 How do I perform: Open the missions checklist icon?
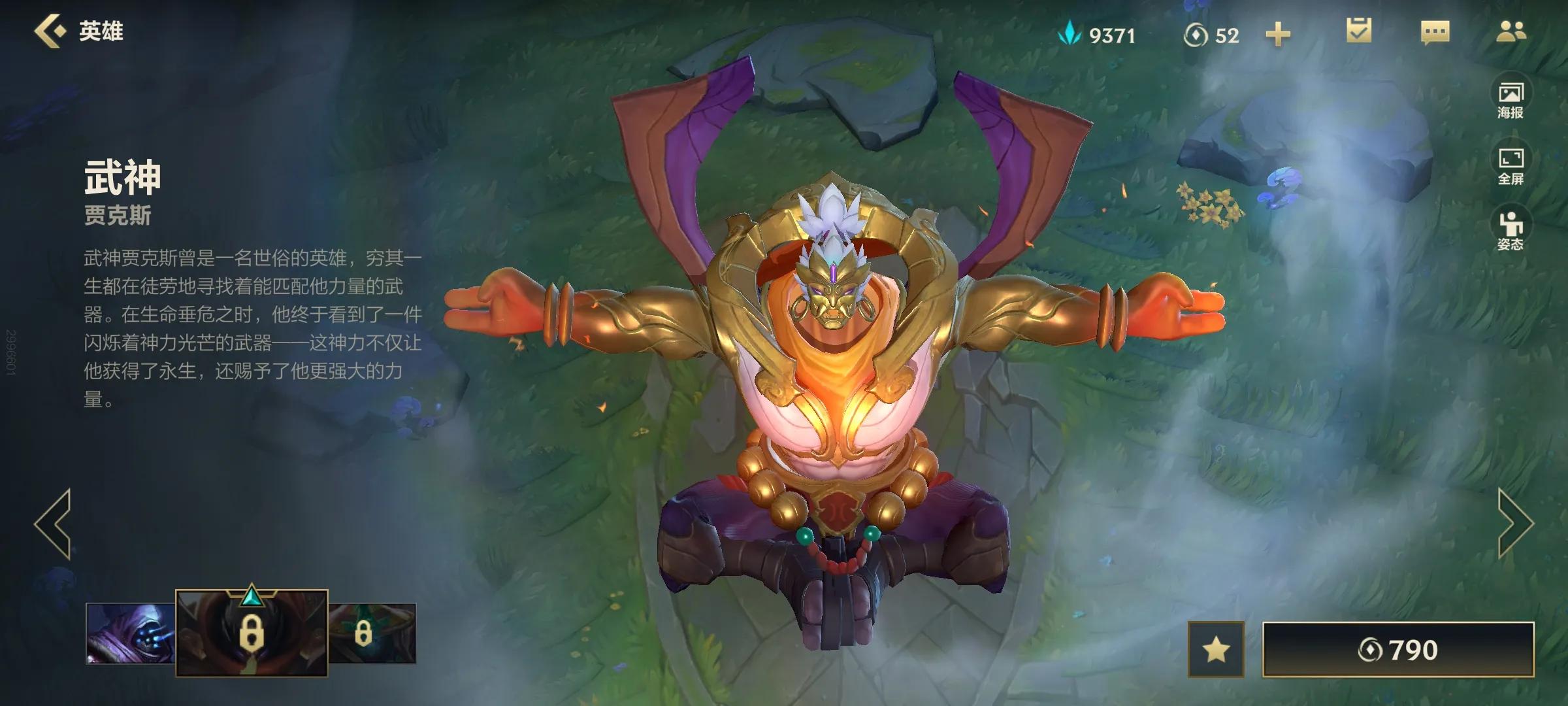(x=1359, y=31)
